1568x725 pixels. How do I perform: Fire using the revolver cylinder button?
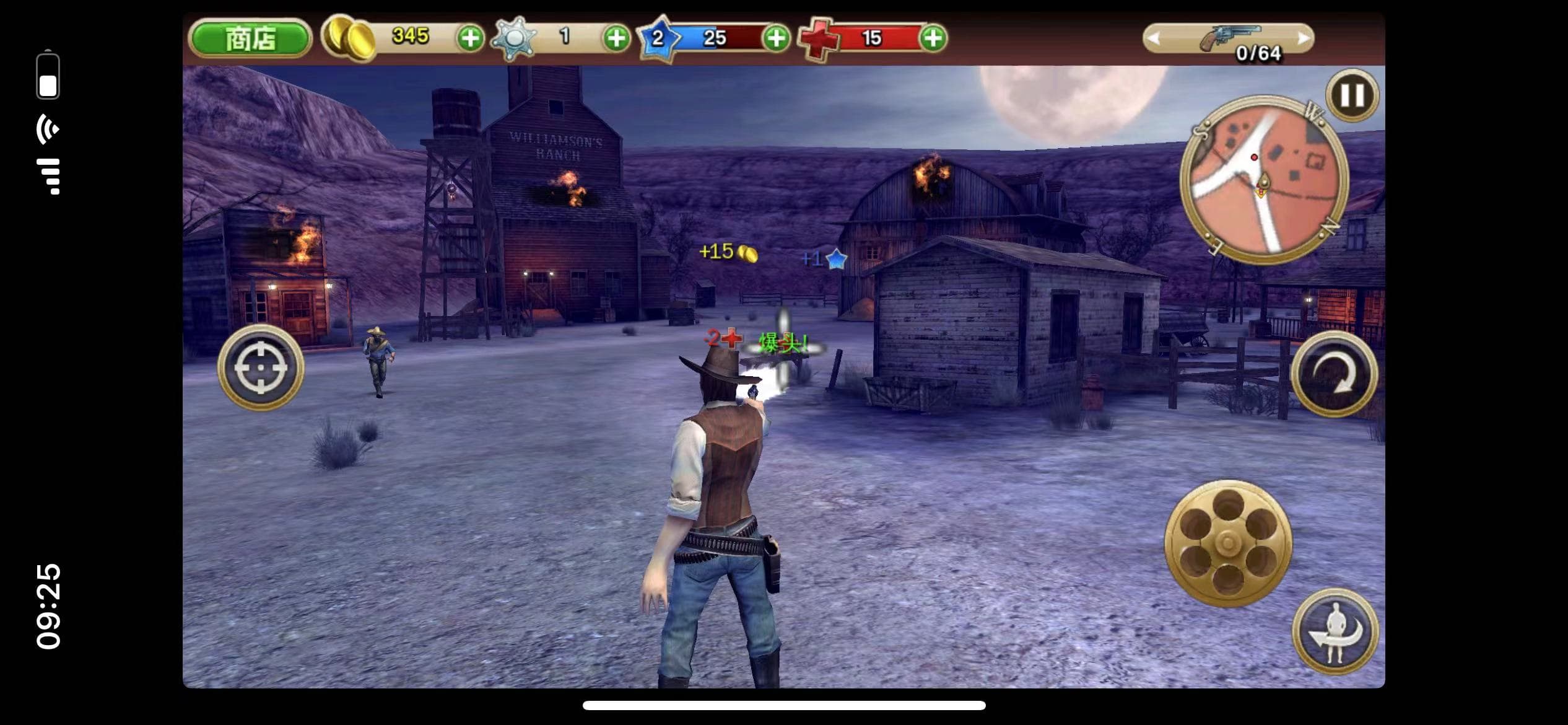1228,543
